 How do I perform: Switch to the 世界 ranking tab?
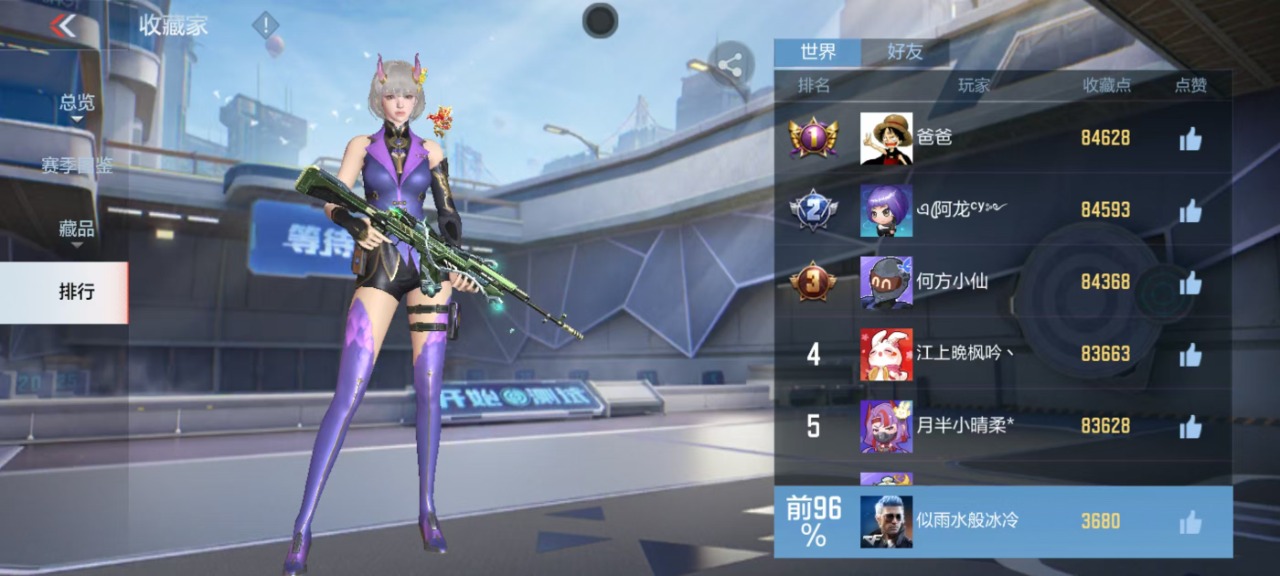pyautogui.click(x=817, y=52)
